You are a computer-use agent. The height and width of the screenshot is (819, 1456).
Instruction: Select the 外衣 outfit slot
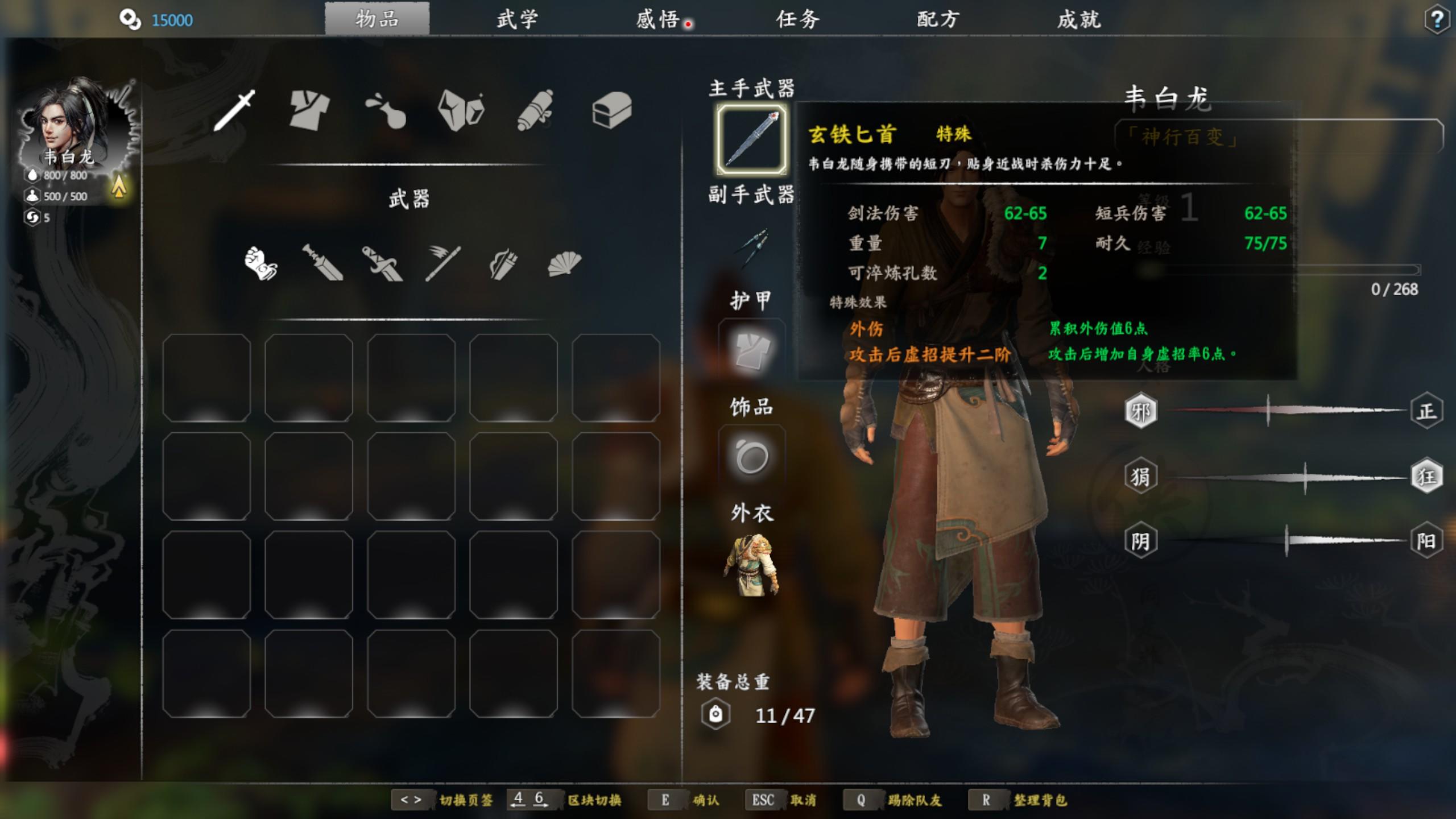point(752,565)
